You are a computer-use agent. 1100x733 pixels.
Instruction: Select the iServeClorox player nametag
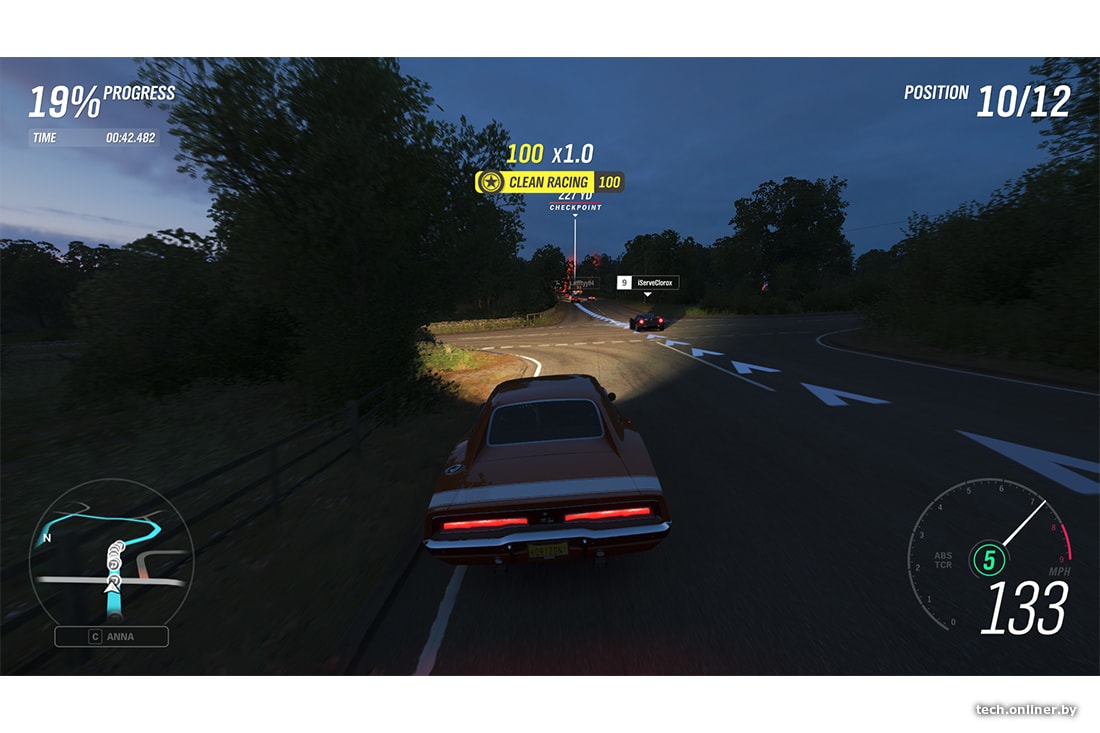click(x=647, y=283)
